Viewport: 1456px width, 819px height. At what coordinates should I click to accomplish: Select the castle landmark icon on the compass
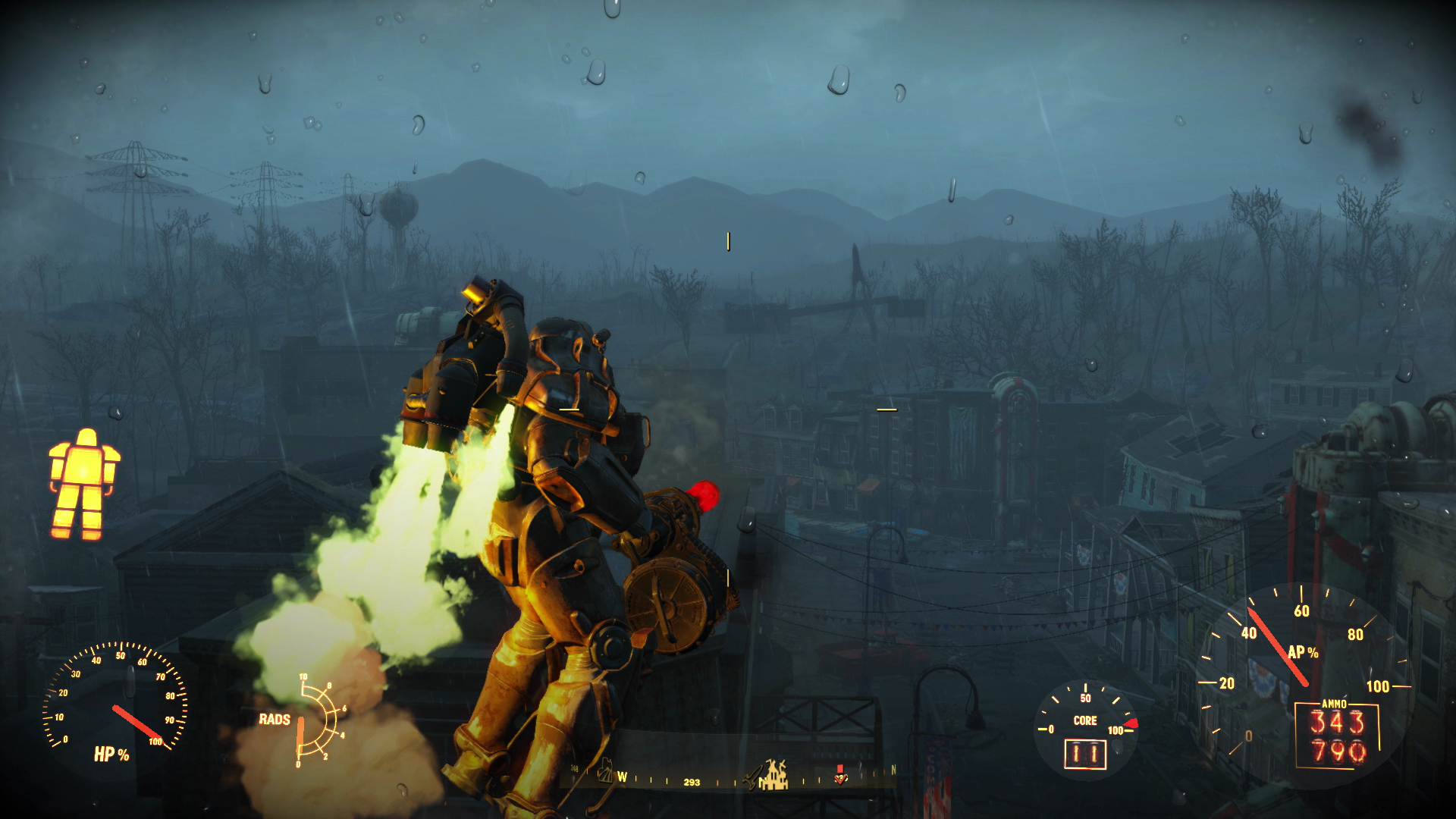coord(777,774)
